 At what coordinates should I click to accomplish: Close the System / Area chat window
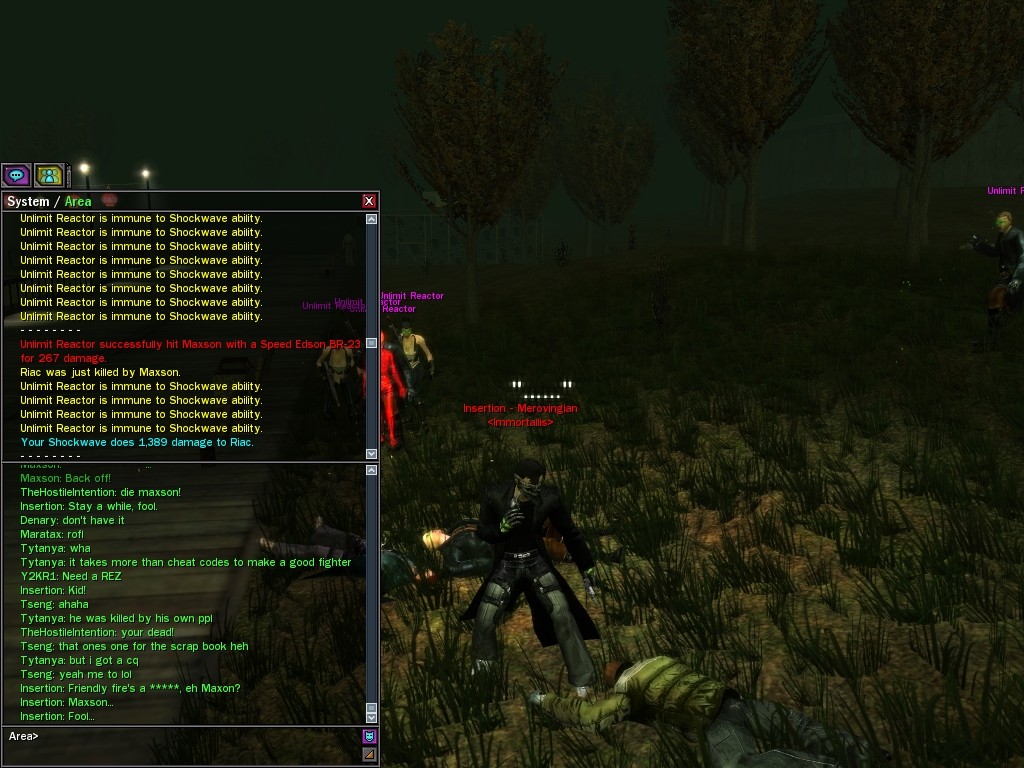369,201
